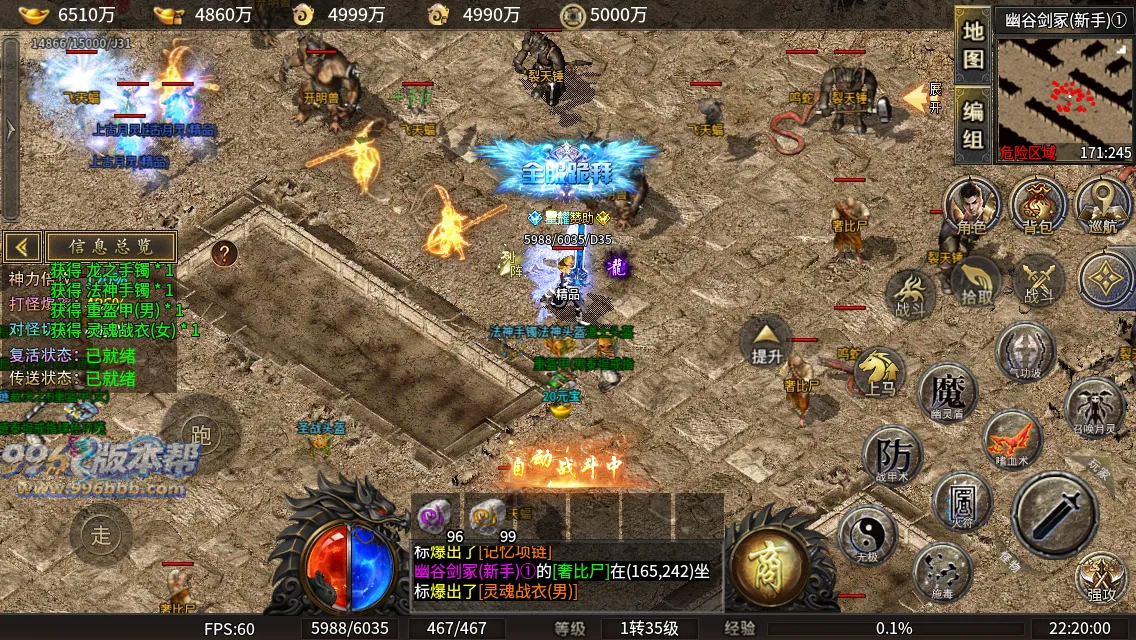This screenshot has height=640, width=1136.
Task: Open the 背包 bag
Action: (x=1037, y=205)
